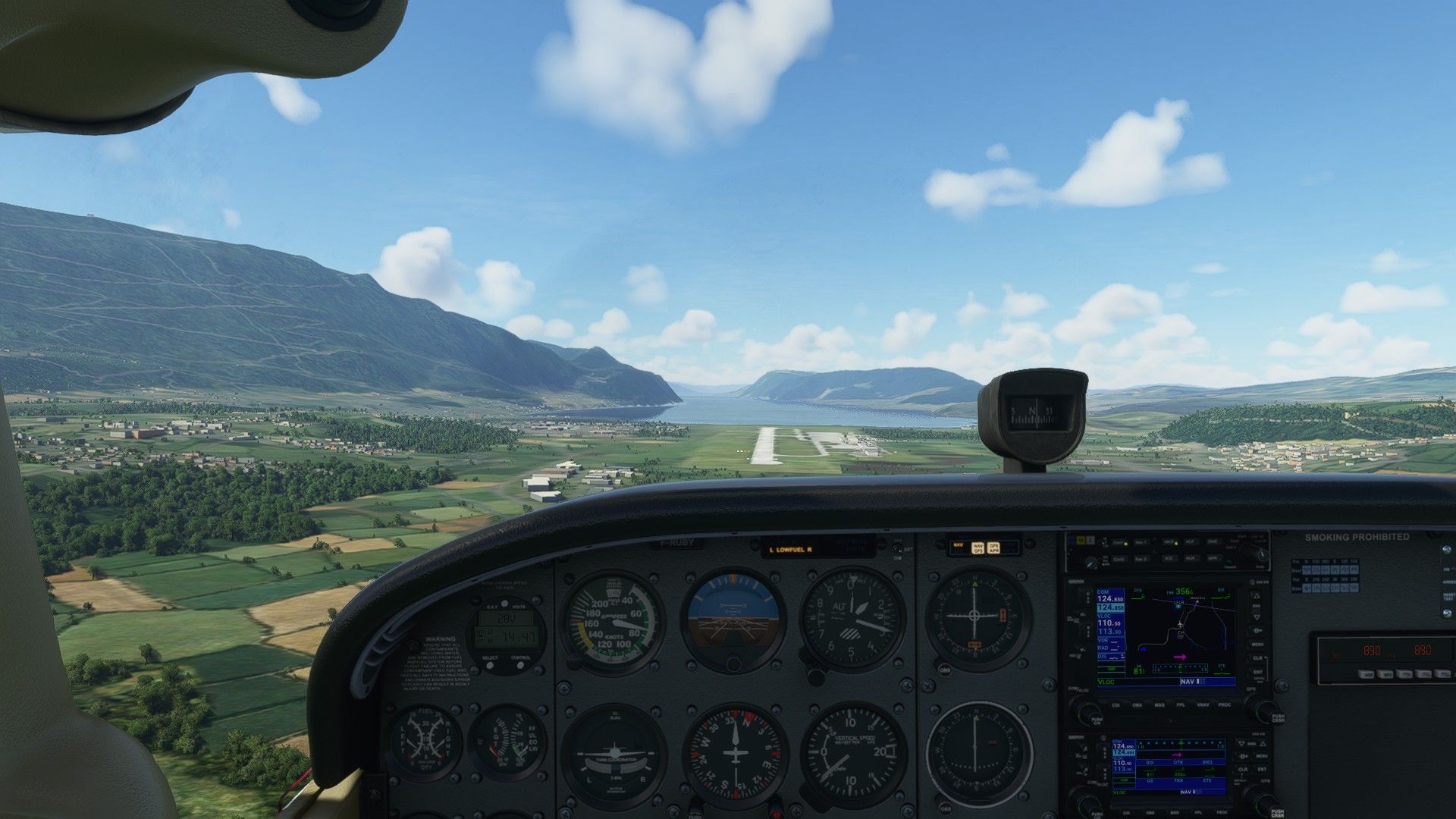Open the FPL page on the map GPS

point(1181,704)
